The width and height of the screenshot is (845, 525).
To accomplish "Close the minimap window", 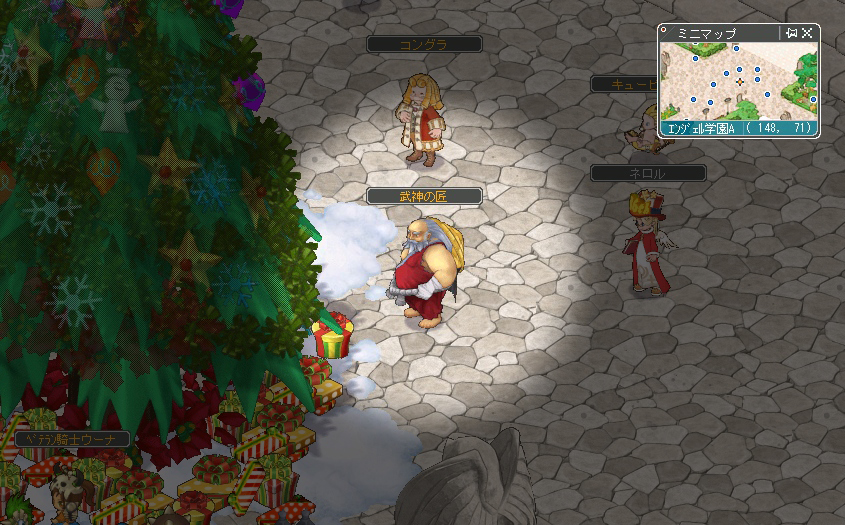I will pyautogui.click(x=808, y=33).
